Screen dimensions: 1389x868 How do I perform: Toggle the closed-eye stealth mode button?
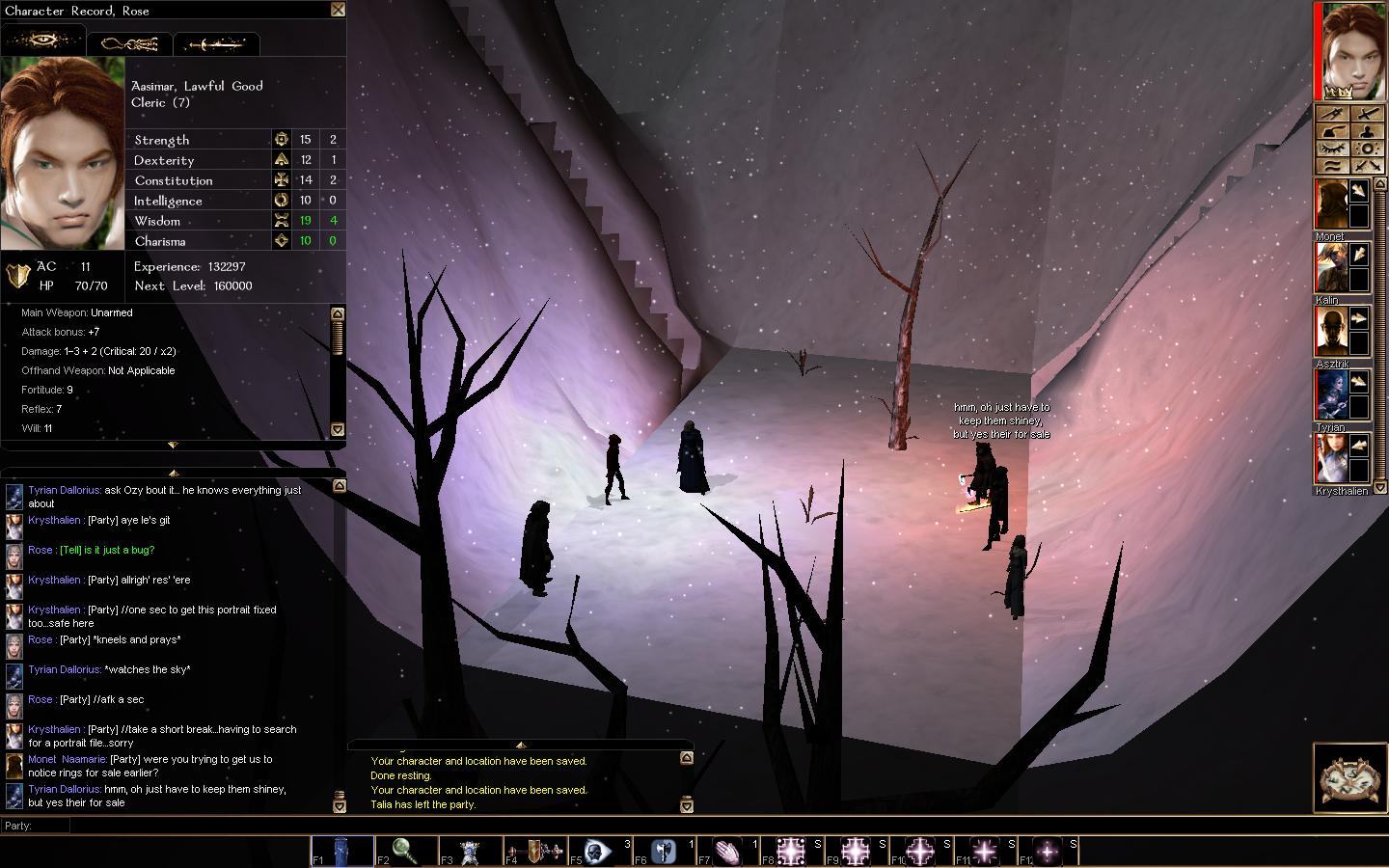[1331, 149]
